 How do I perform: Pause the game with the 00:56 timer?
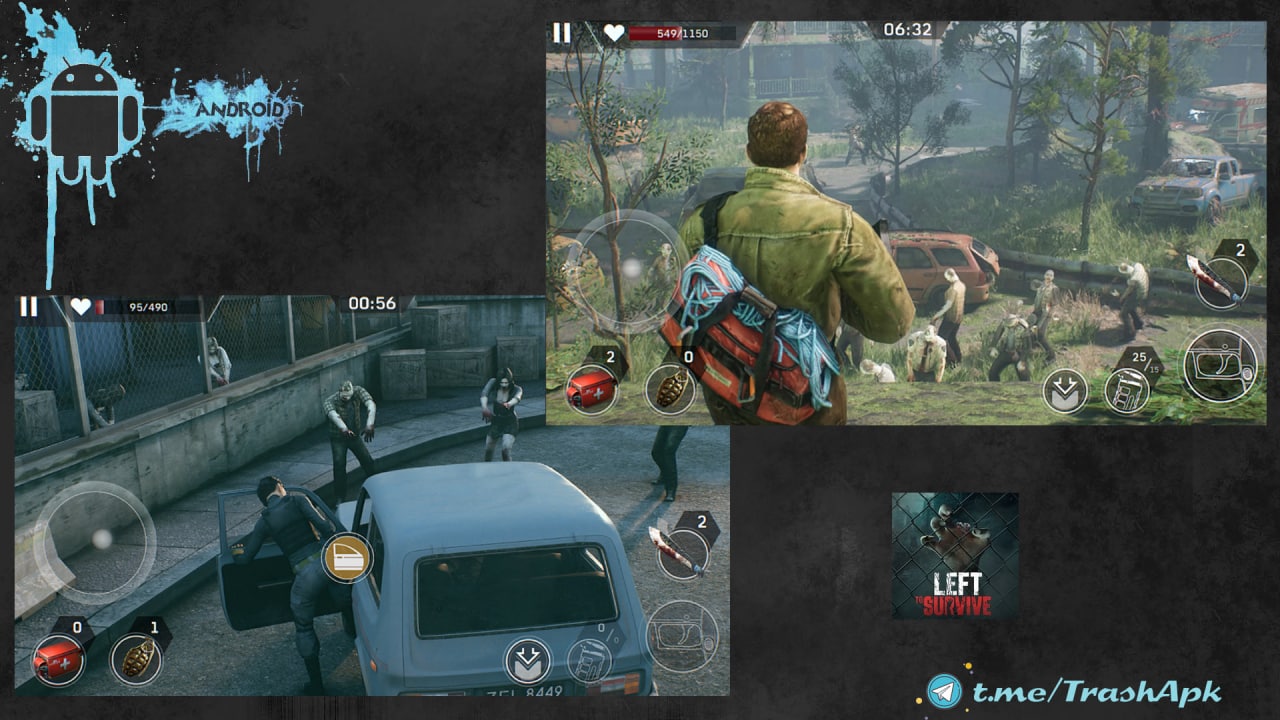pos(29,306)
